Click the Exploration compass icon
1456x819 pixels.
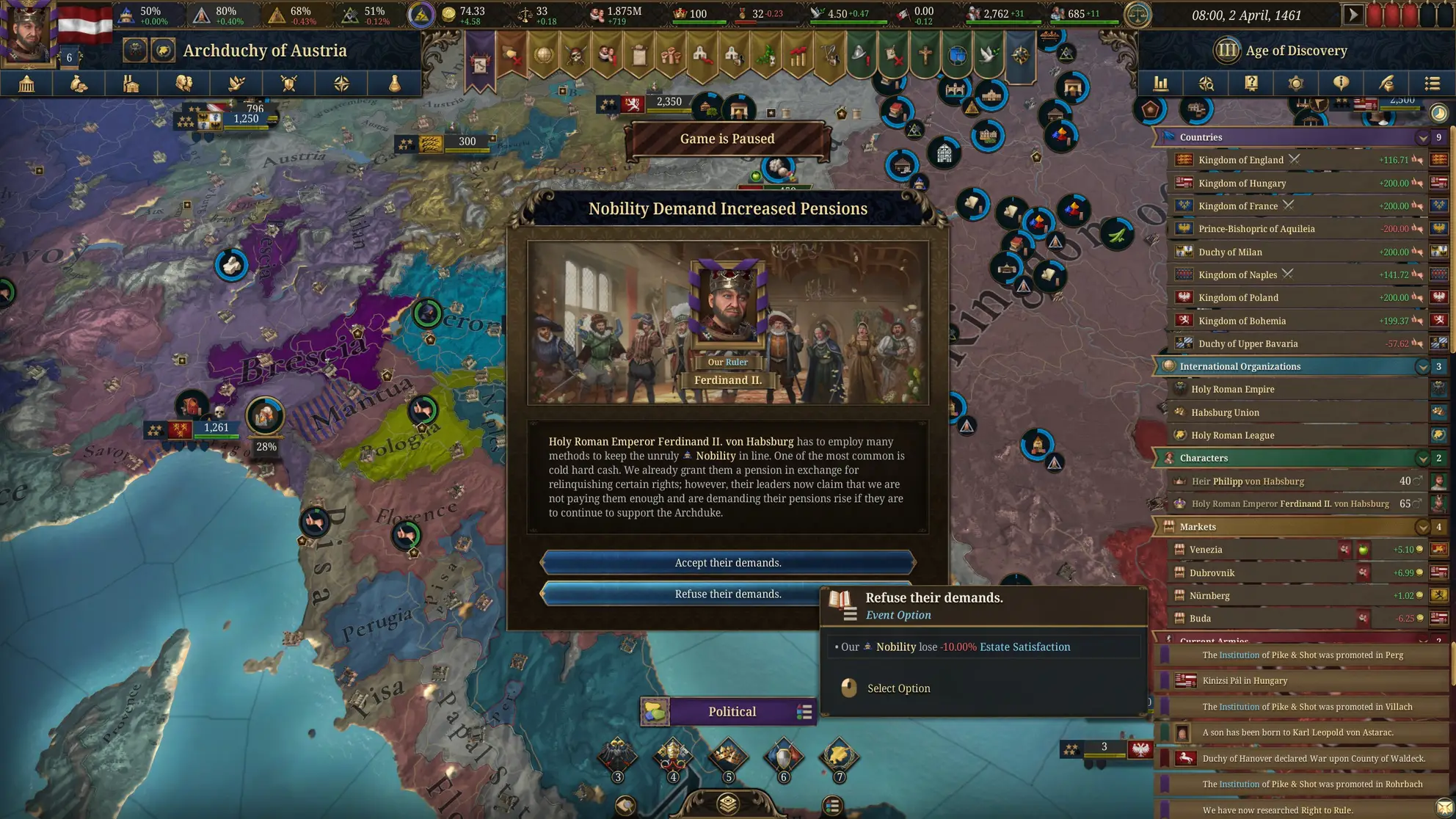pos(342,84)
